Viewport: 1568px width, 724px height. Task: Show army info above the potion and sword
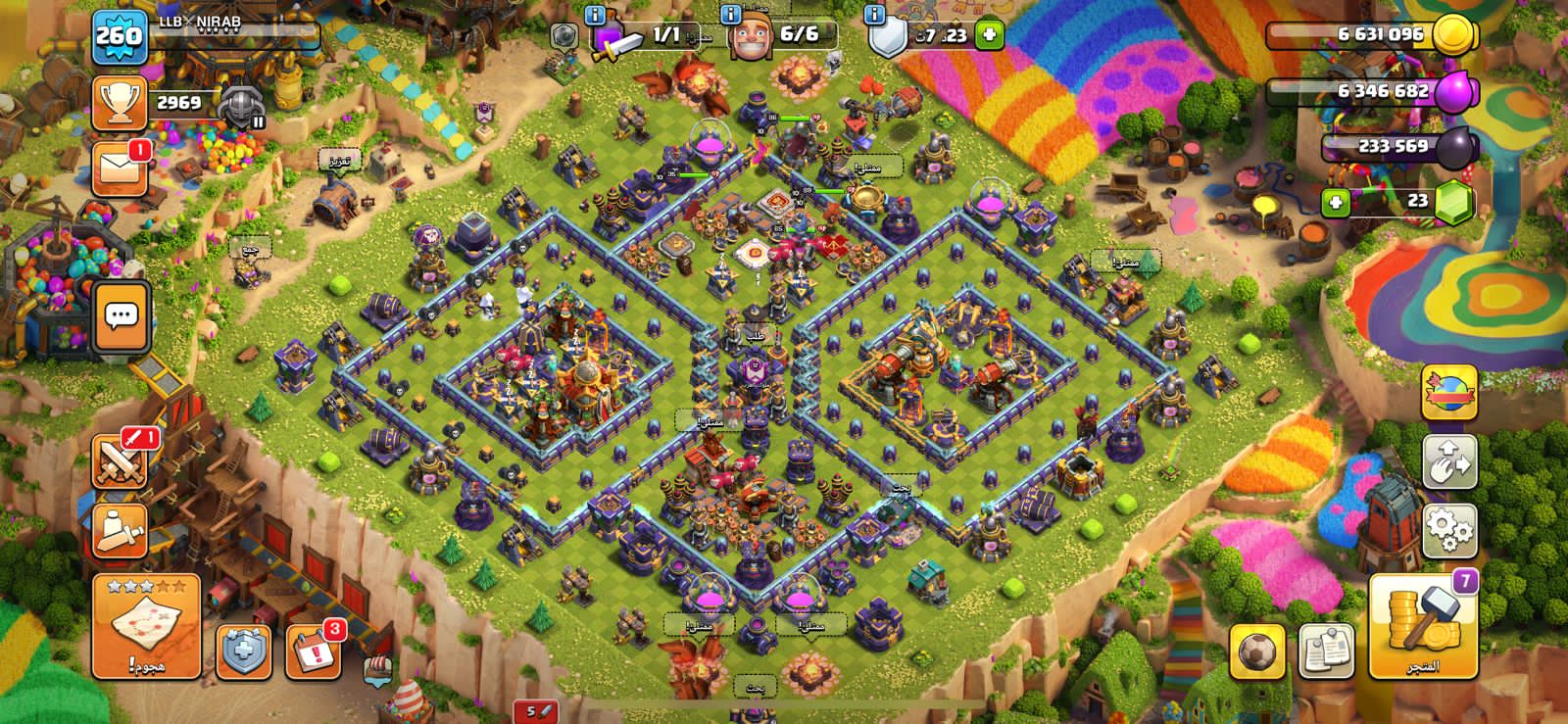tap(595, 15)
